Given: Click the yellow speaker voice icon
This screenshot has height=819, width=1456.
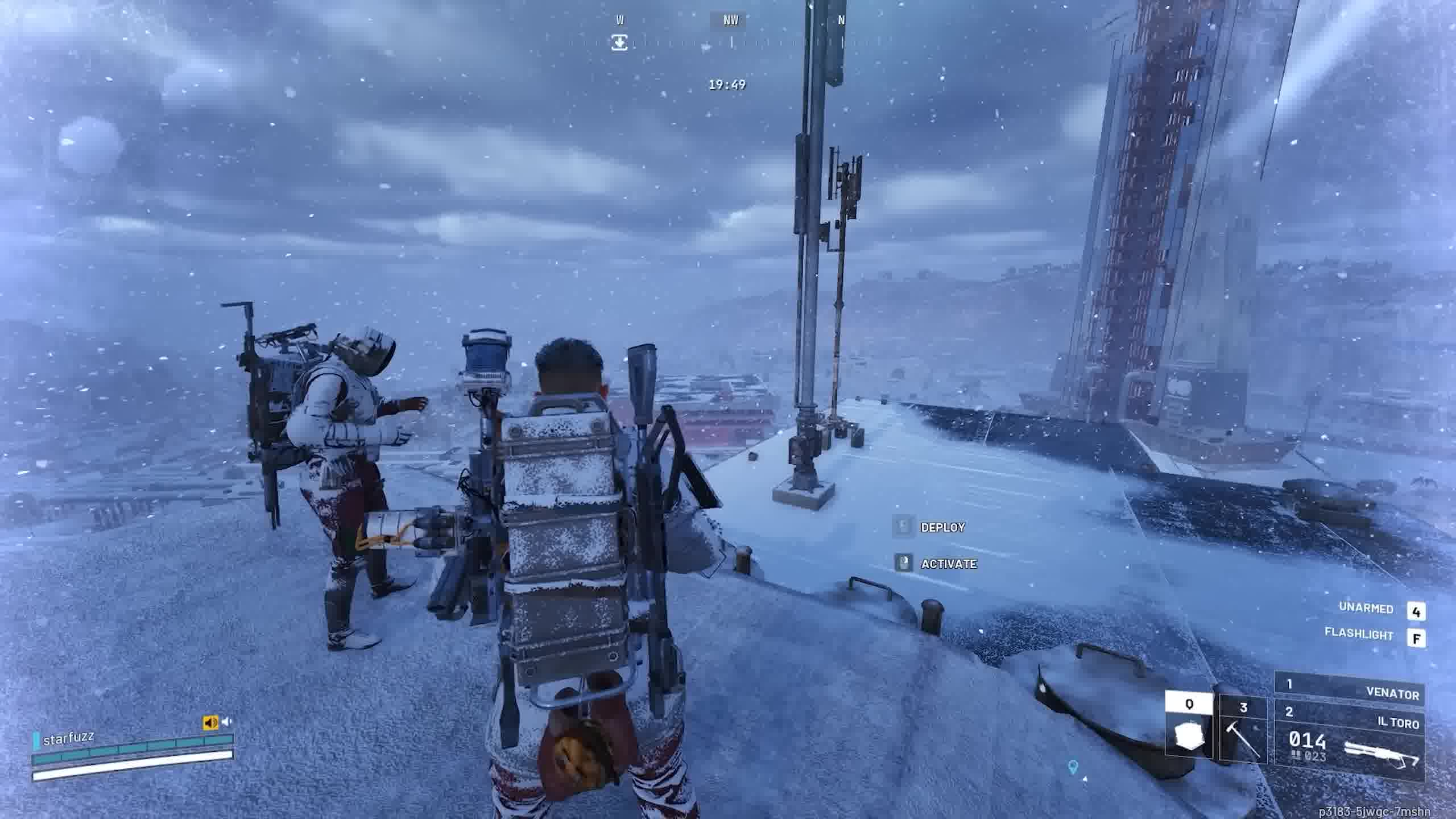Looking at the screenshot, I should point(210,722).
